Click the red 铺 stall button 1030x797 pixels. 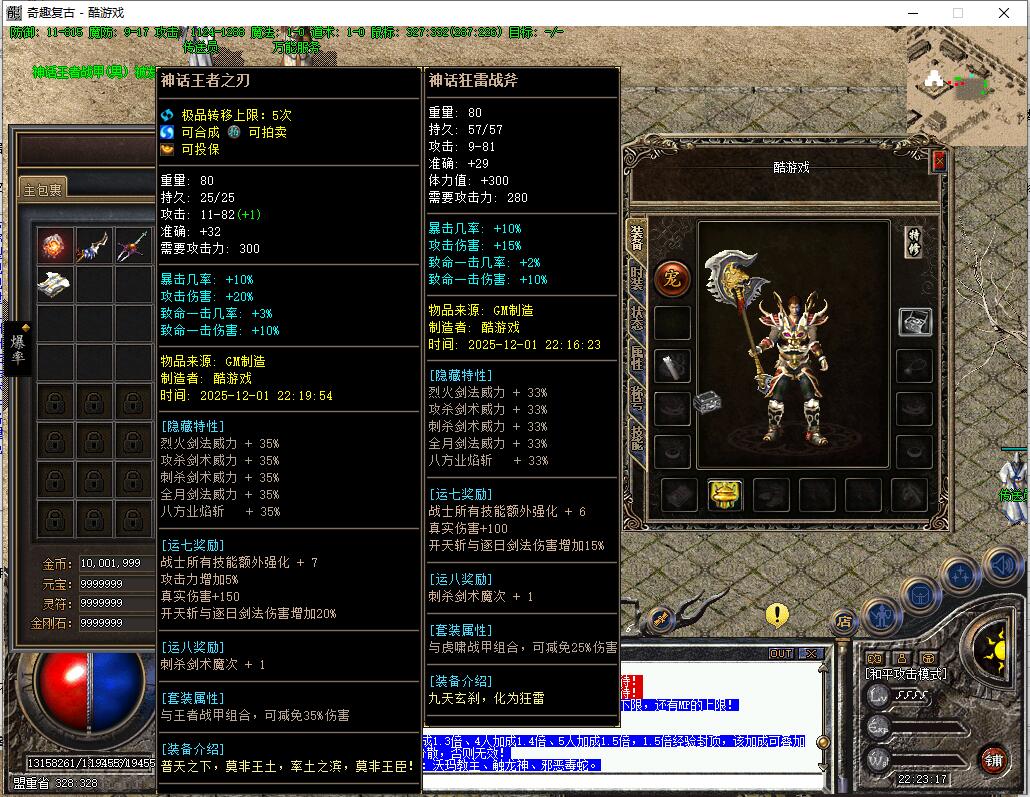point(992,758)
